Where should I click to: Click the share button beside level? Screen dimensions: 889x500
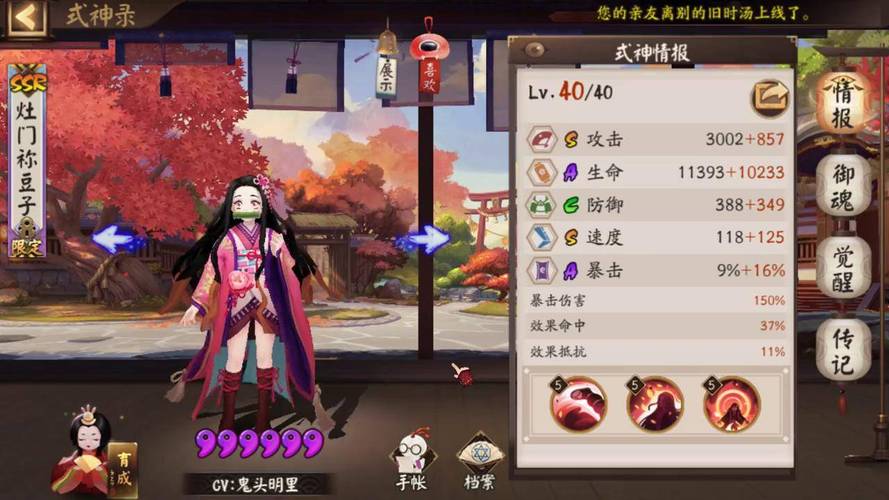click(770, 94)
